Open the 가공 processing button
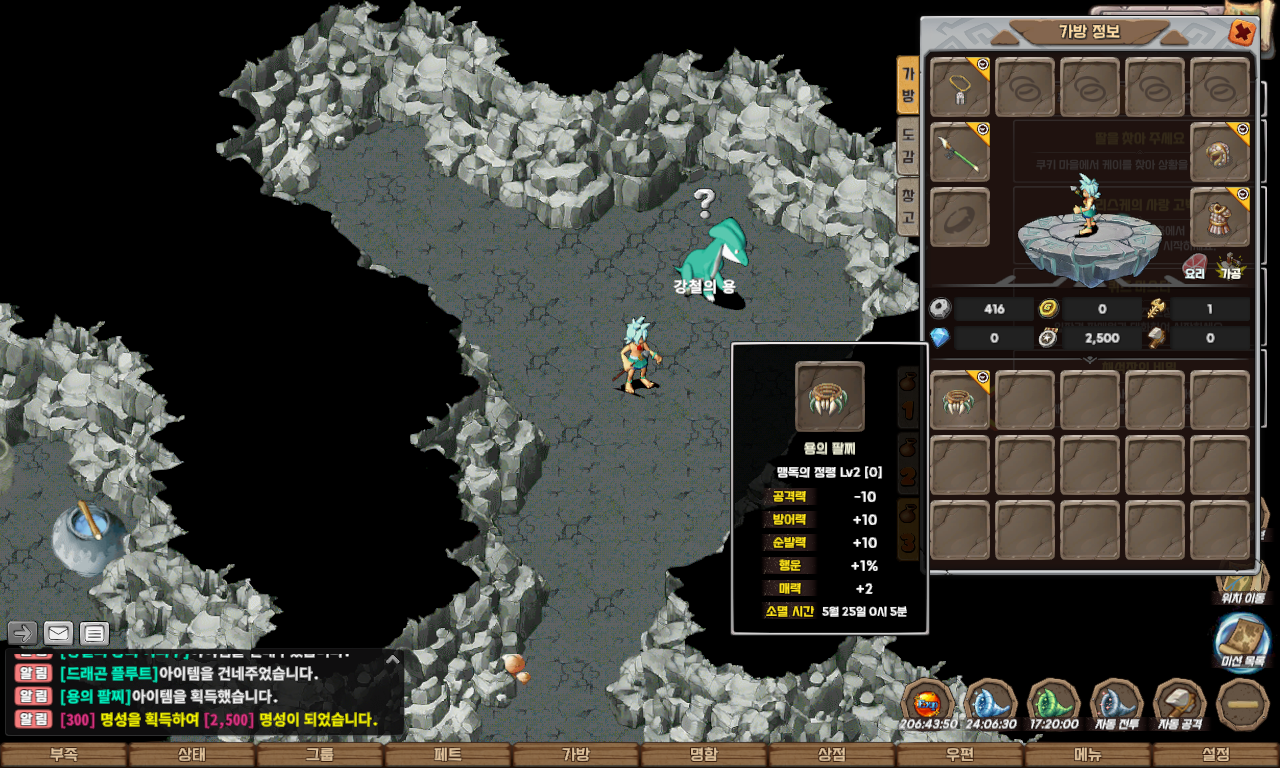 click(1230, 267)
